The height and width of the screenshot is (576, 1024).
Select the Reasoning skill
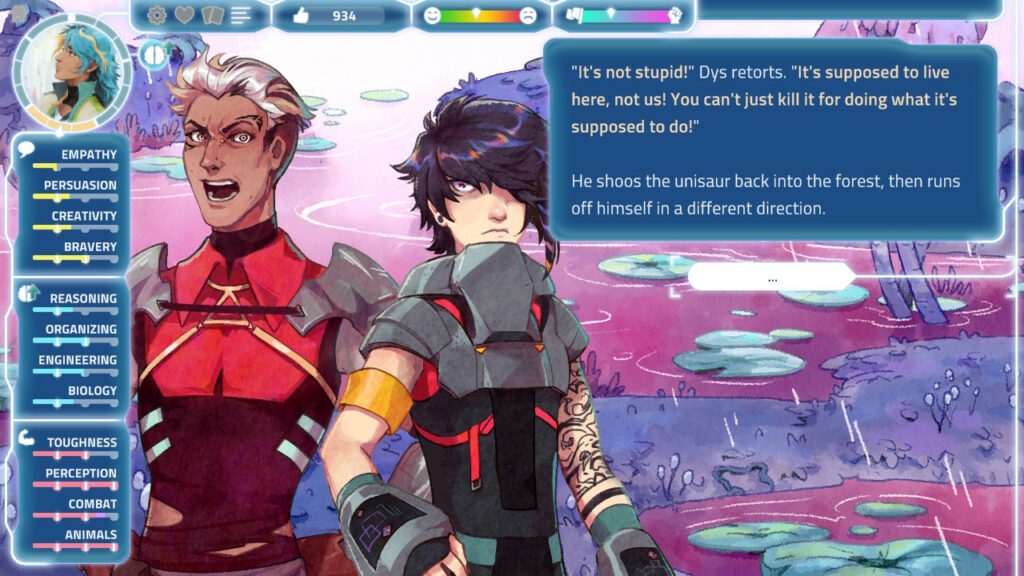[83, 299]
